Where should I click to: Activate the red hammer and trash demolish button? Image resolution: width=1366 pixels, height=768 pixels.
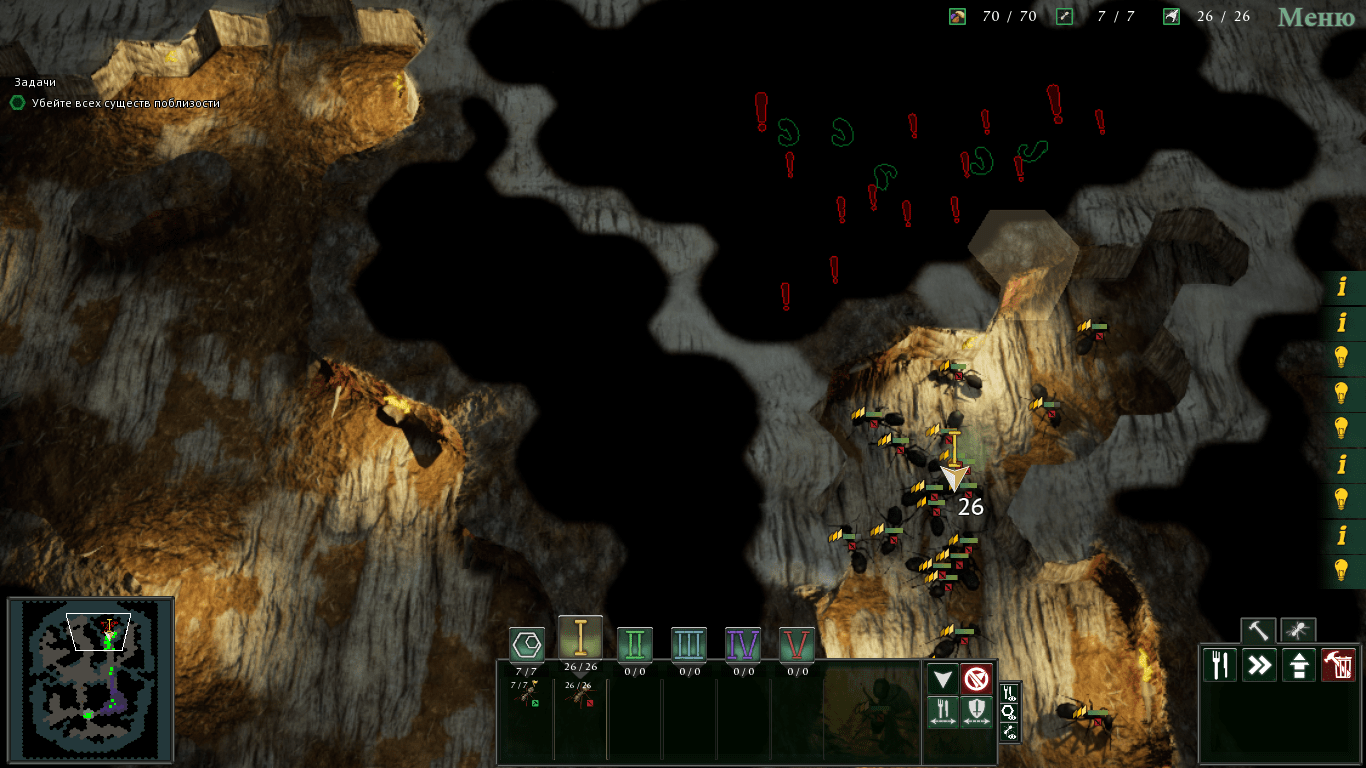click(1338, 665)
